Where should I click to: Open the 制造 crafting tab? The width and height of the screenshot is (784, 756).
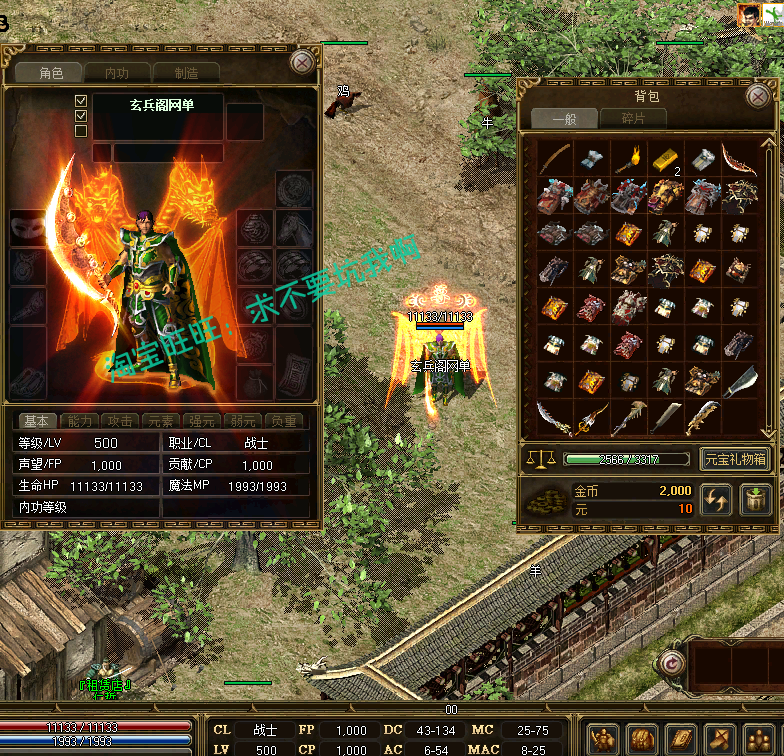(186, 72)
